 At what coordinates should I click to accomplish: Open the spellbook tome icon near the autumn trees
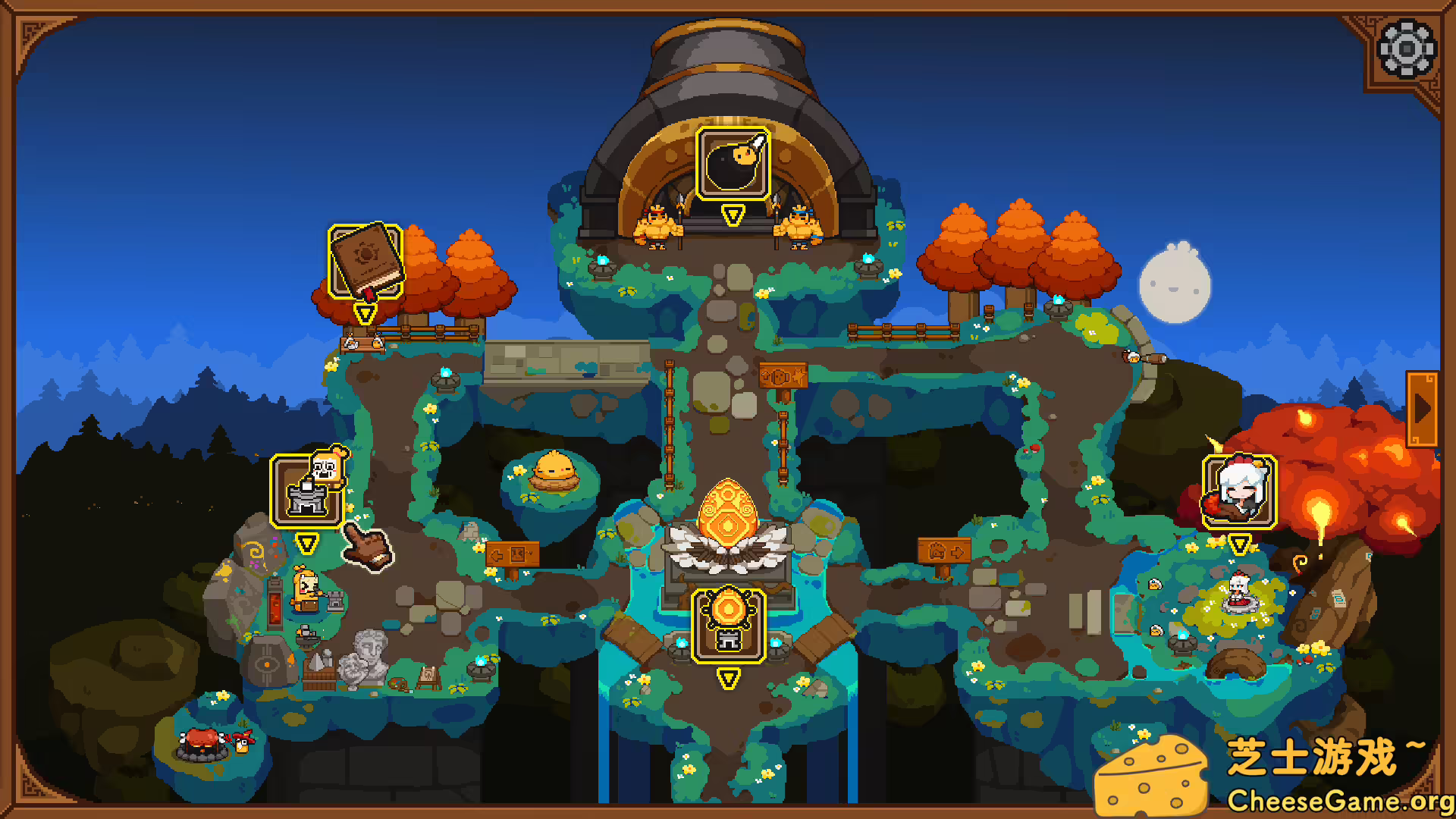[367, 262]
